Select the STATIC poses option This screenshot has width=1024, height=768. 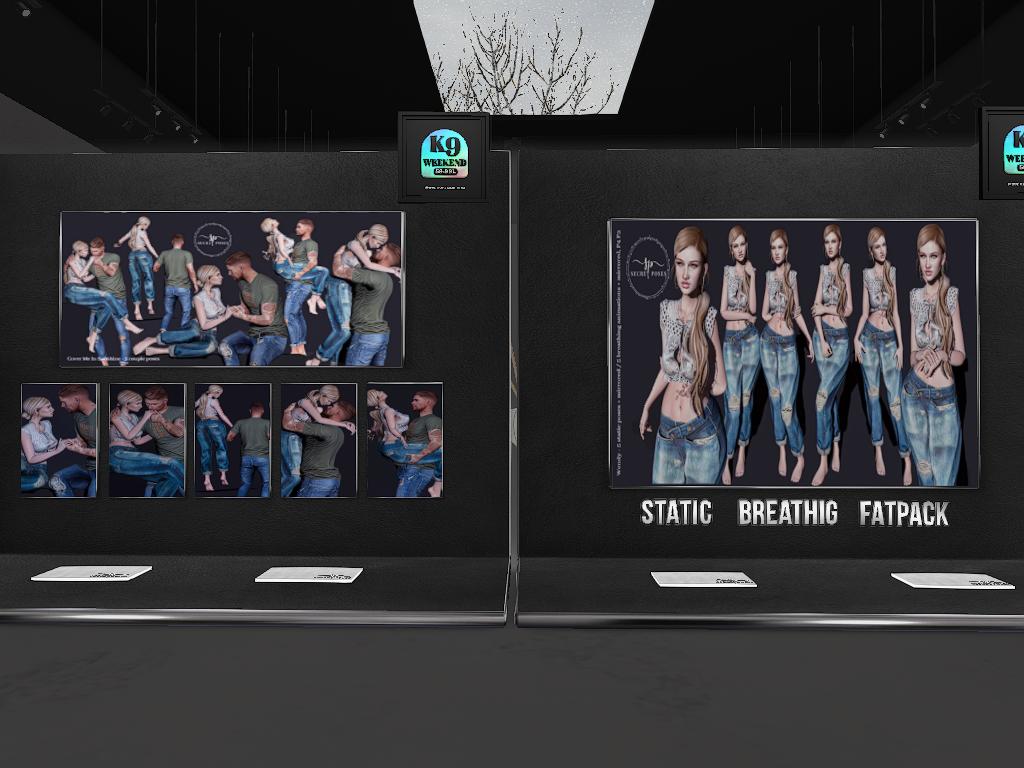coord(676,513)
